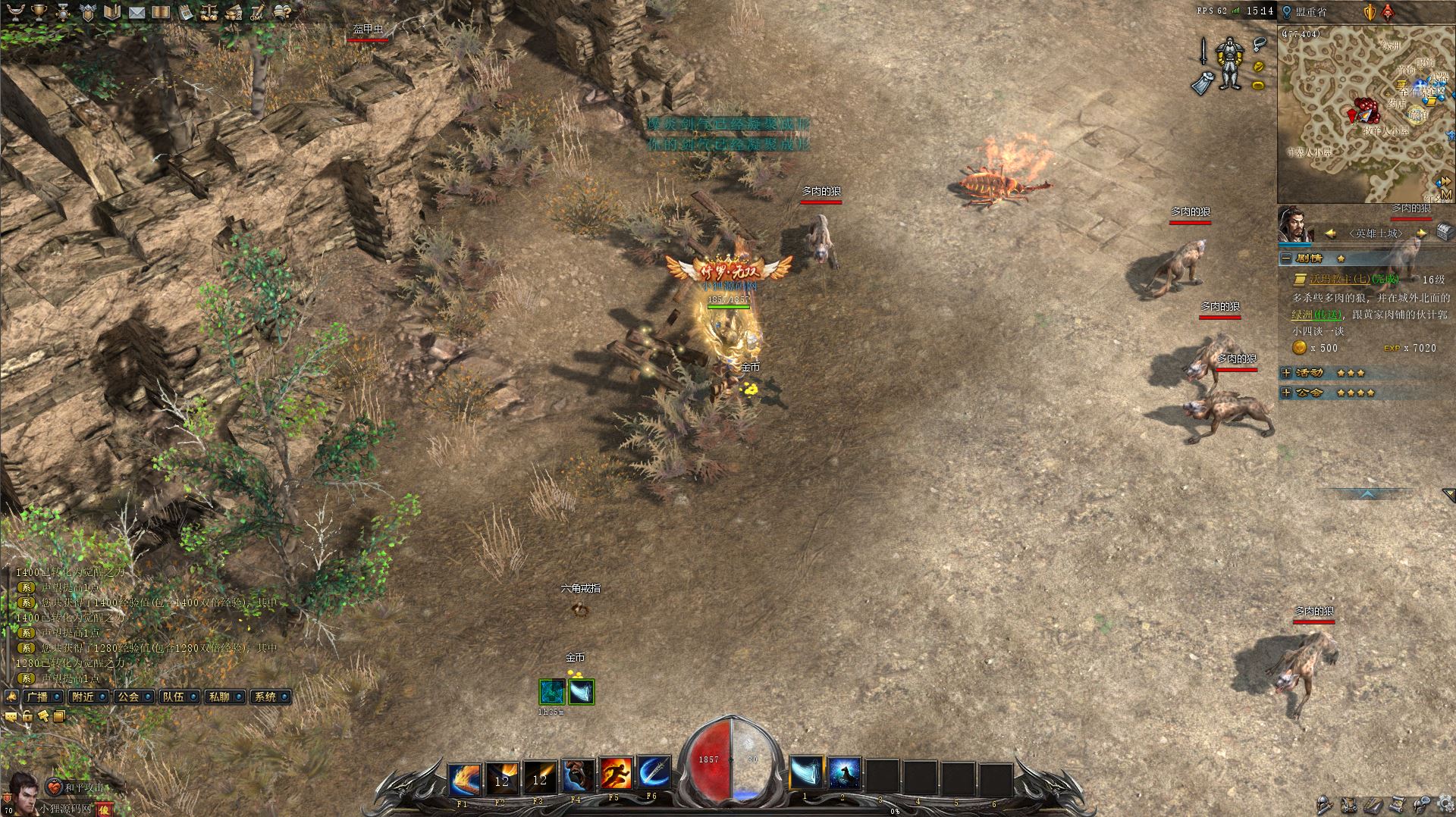
Task: Select the 队伍 chat tab
Action: tap(174, 696)
